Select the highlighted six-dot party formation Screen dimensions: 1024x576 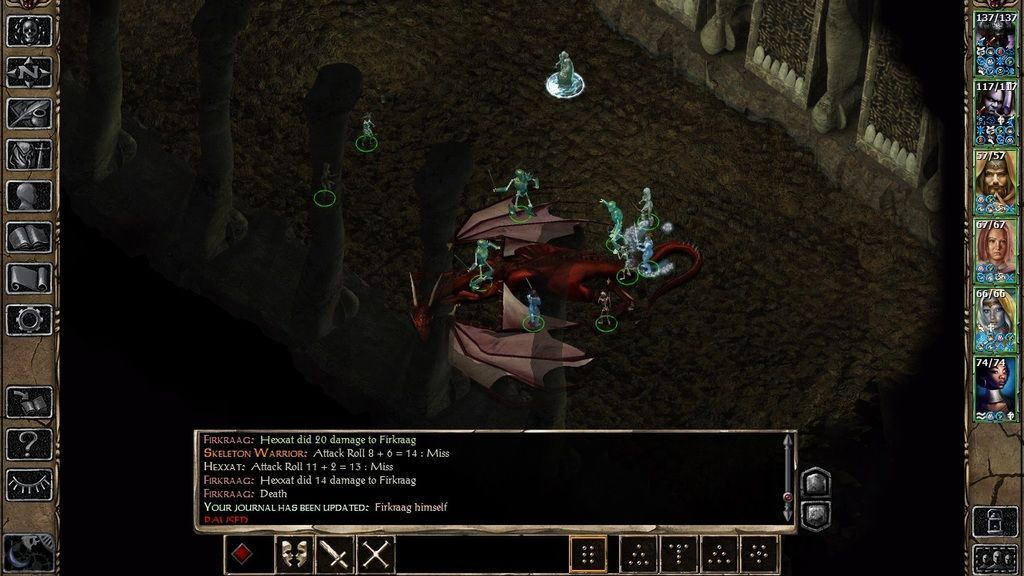click(588, 554)
